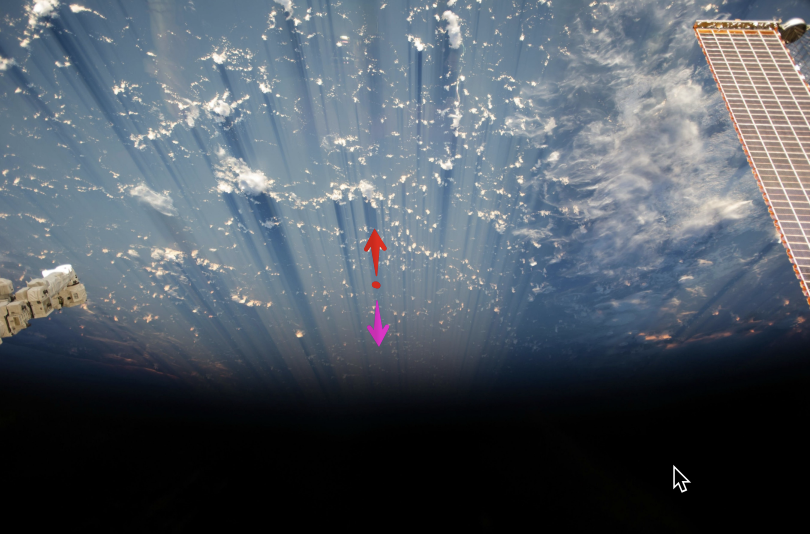Click the magenta downward arrow
Image resolution: width=810 pixels, height=534 pixels.
point(378,326)
